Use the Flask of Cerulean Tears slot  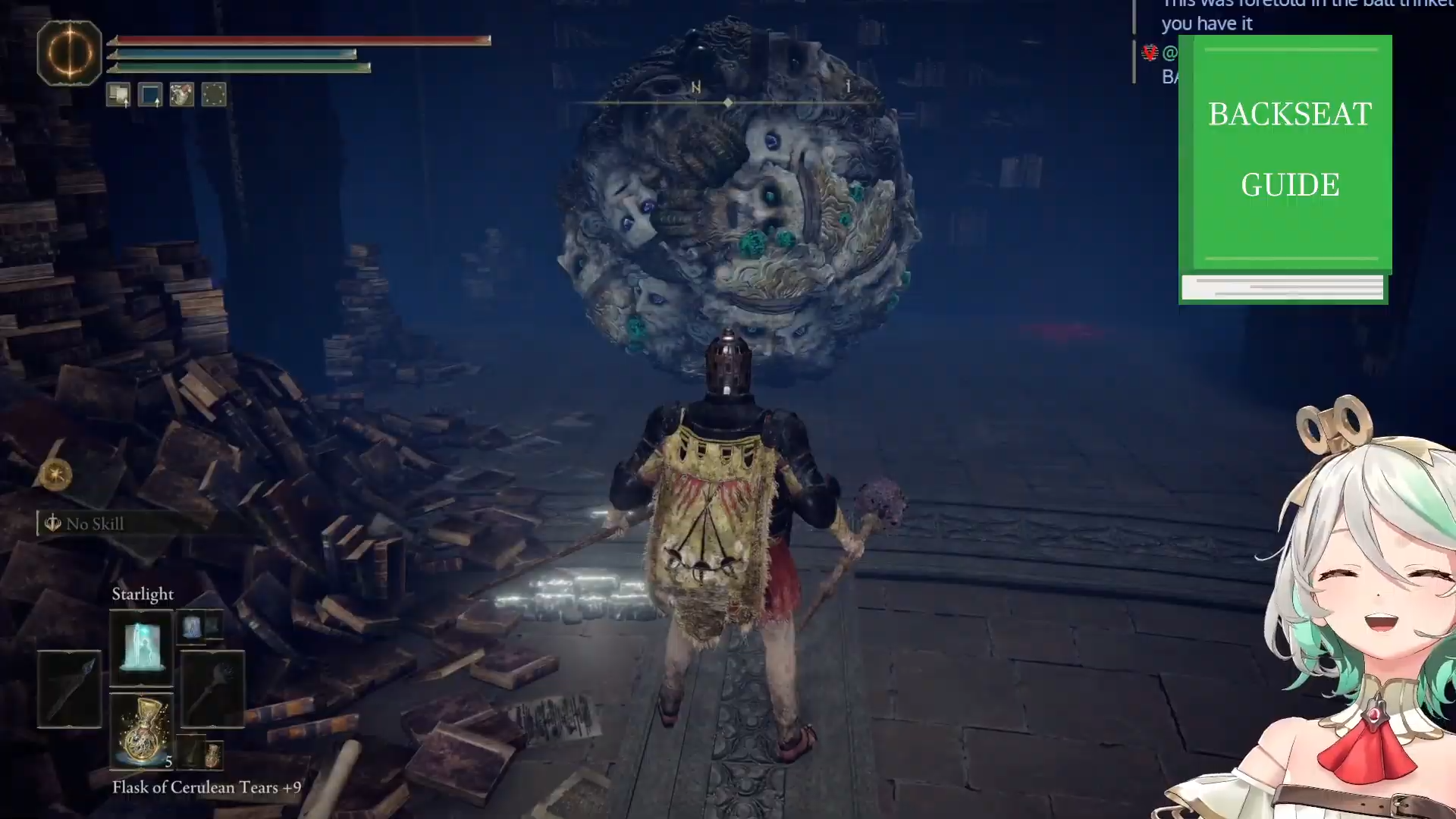[x=141, y=730]
